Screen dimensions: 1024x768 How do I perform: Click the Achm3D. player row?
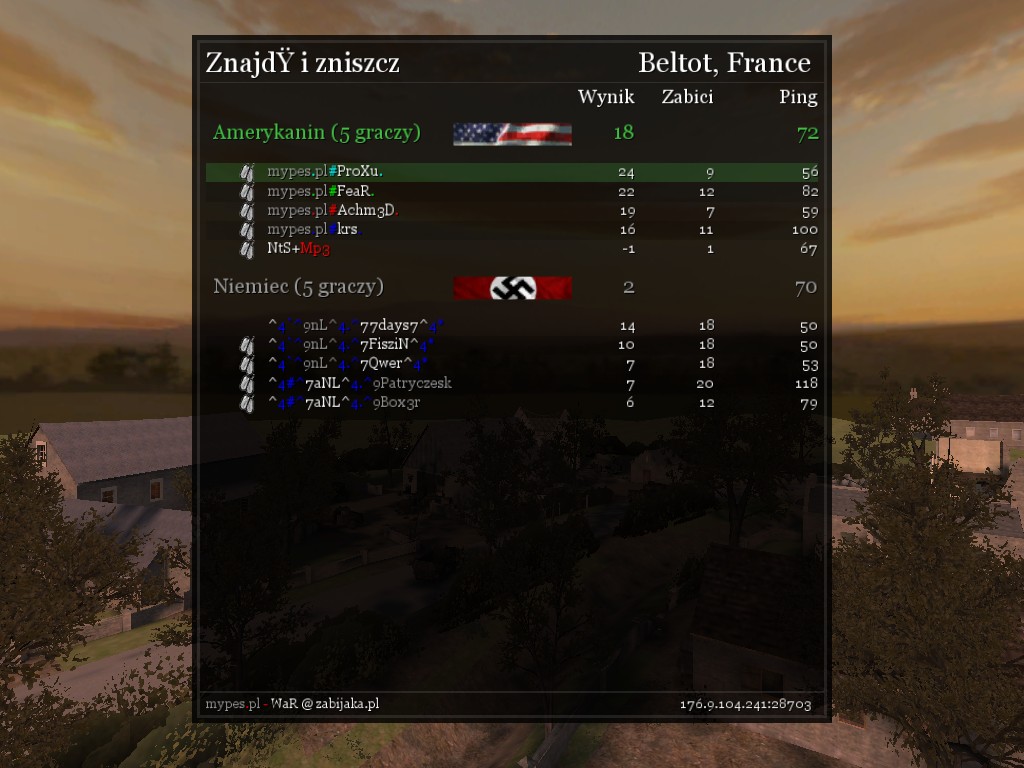coord(512,210)
